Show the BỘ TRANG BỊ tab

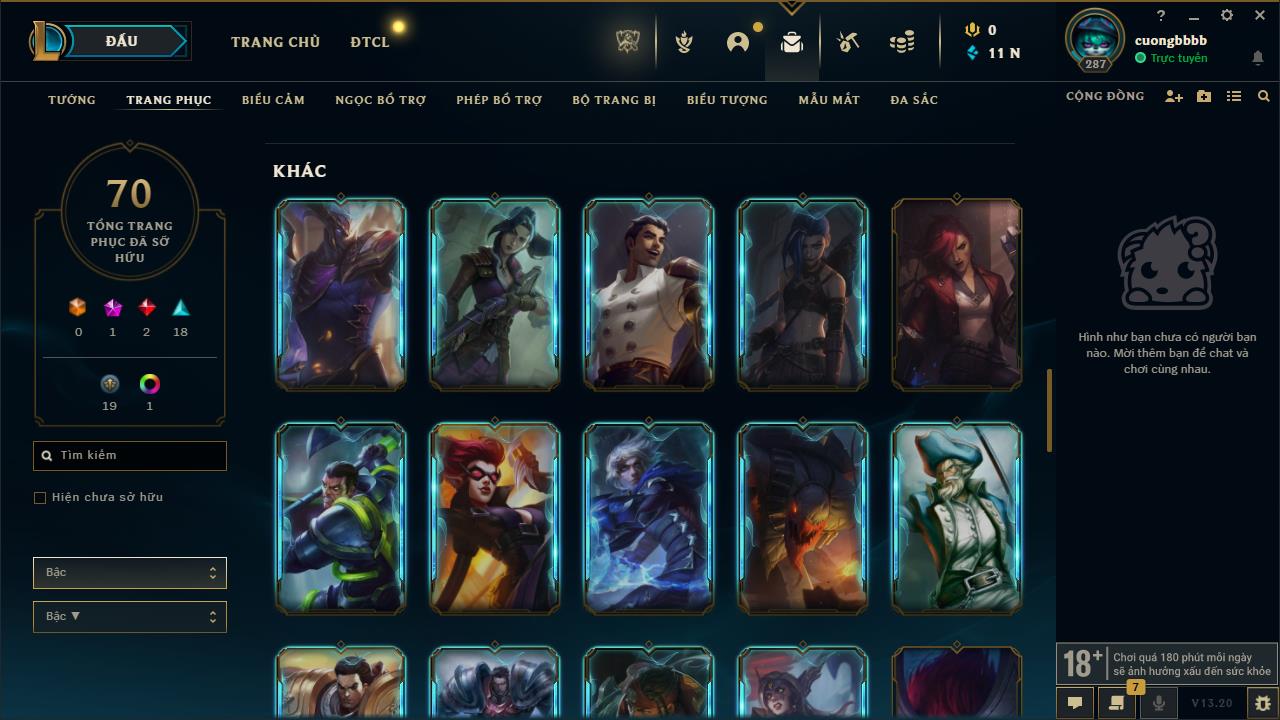pyautogui.click(x=614, y=100)
